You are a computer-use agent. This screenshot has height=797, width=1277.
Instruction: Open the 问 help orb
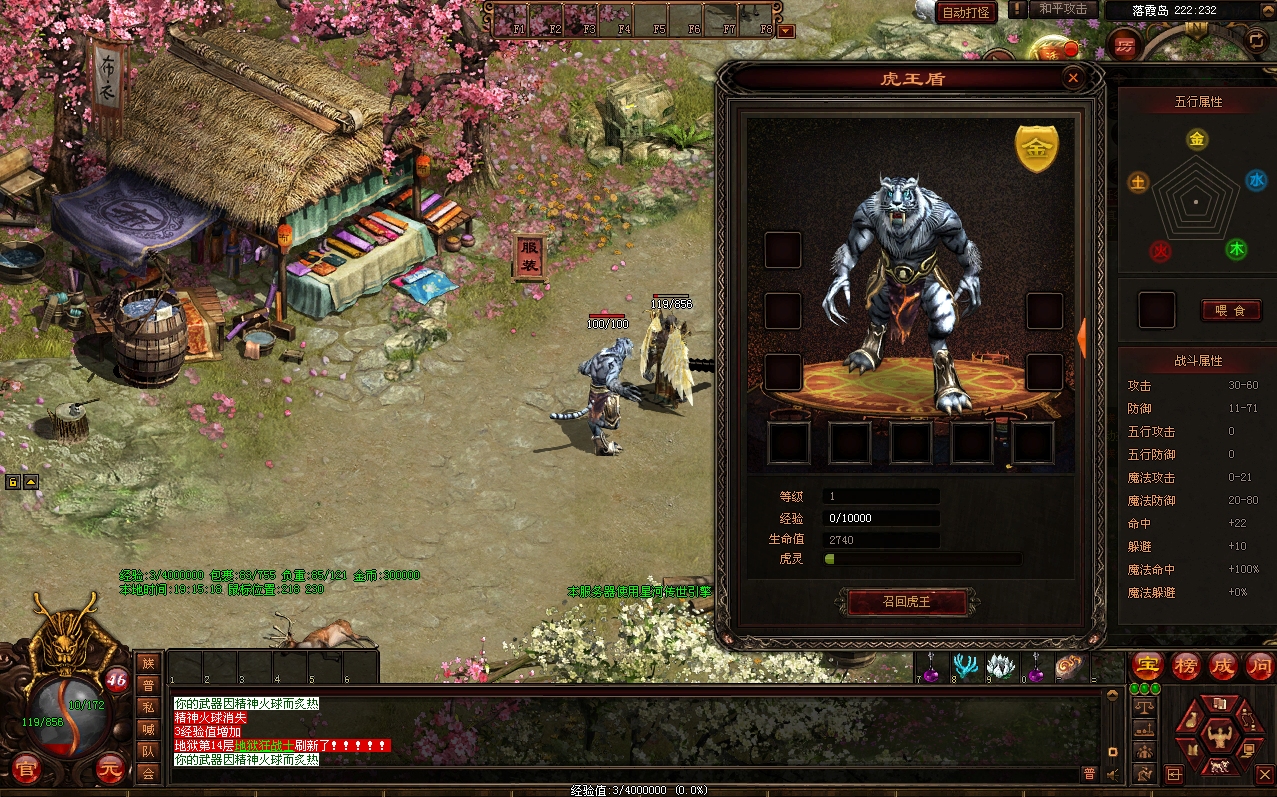pos(1259,666)
